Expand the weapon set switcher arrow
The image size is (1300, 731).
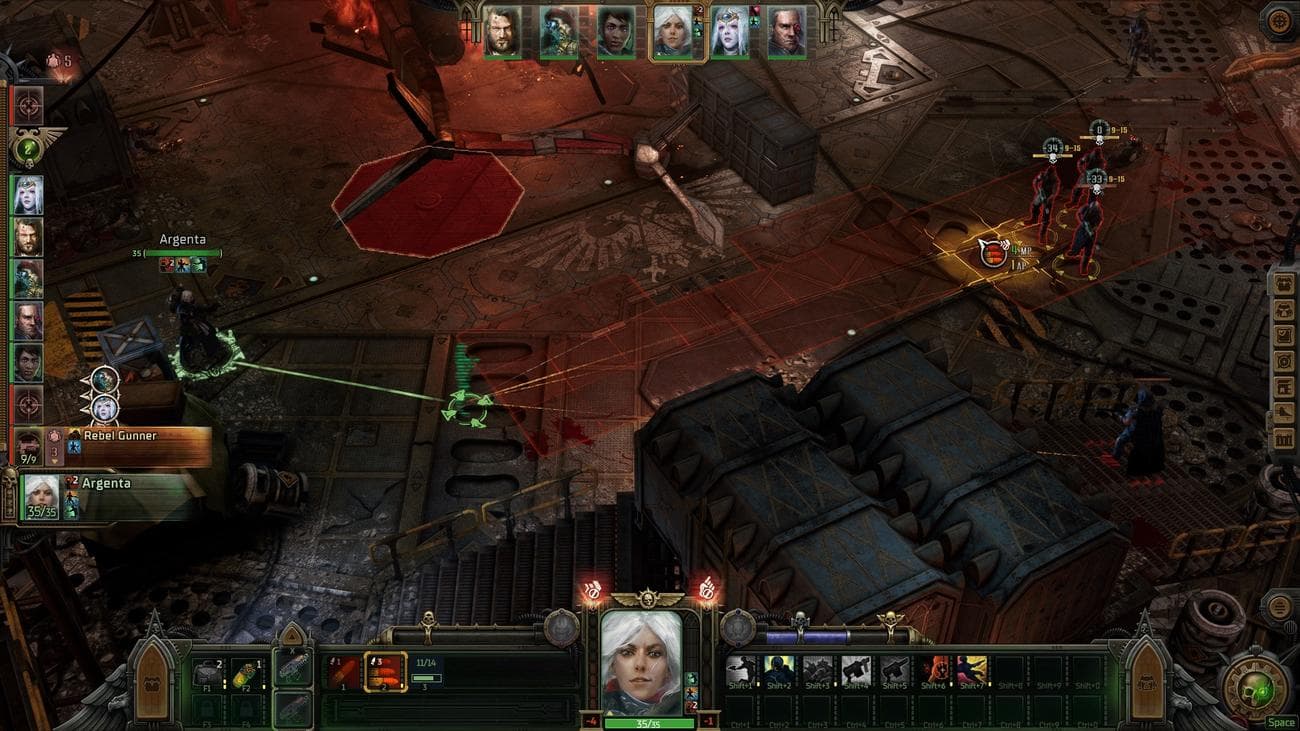[x=292, y=635]
